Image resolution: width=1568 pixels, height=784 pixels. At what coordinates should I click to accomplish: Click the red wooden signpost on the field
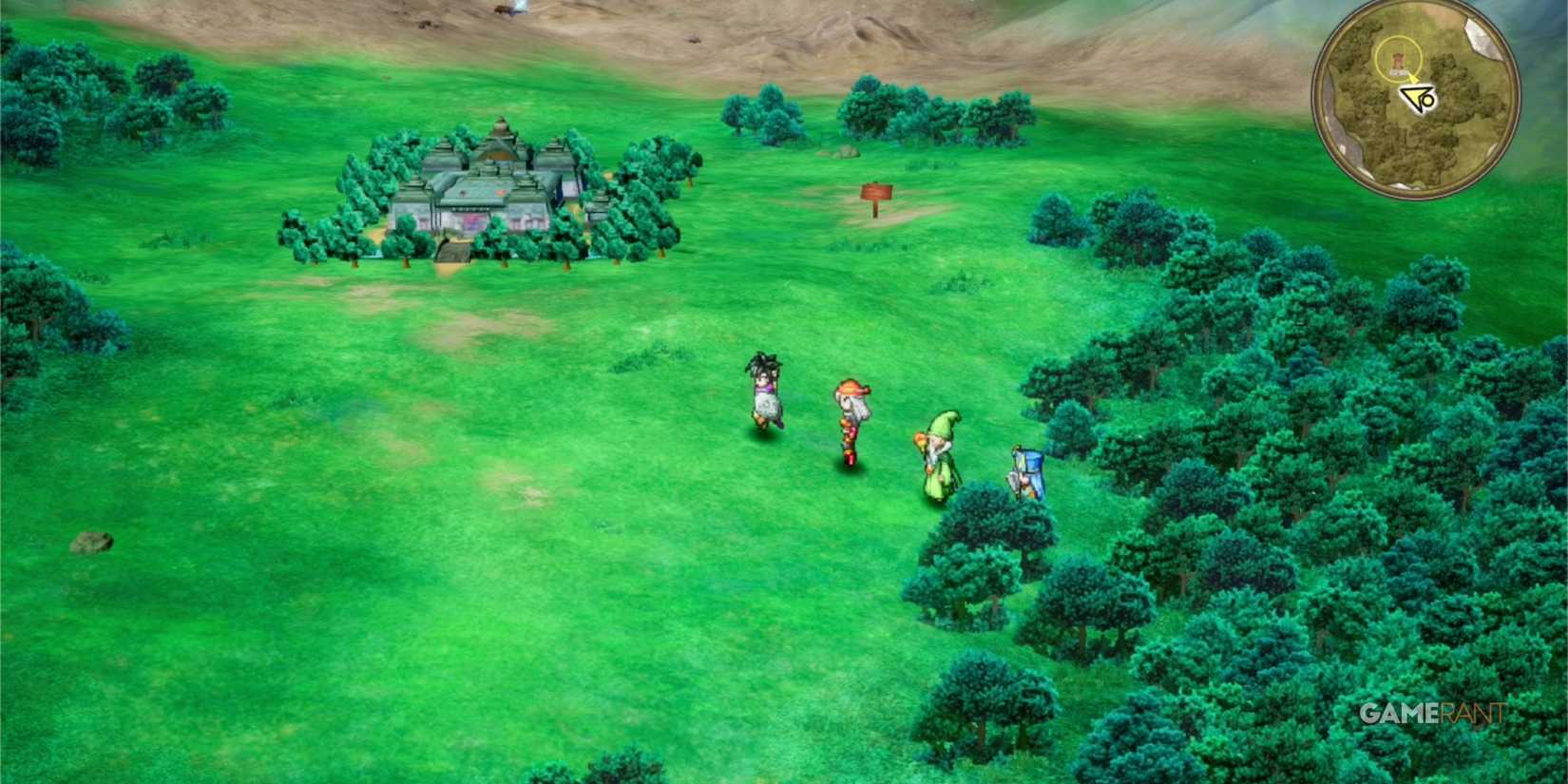(x=875, y=193)
